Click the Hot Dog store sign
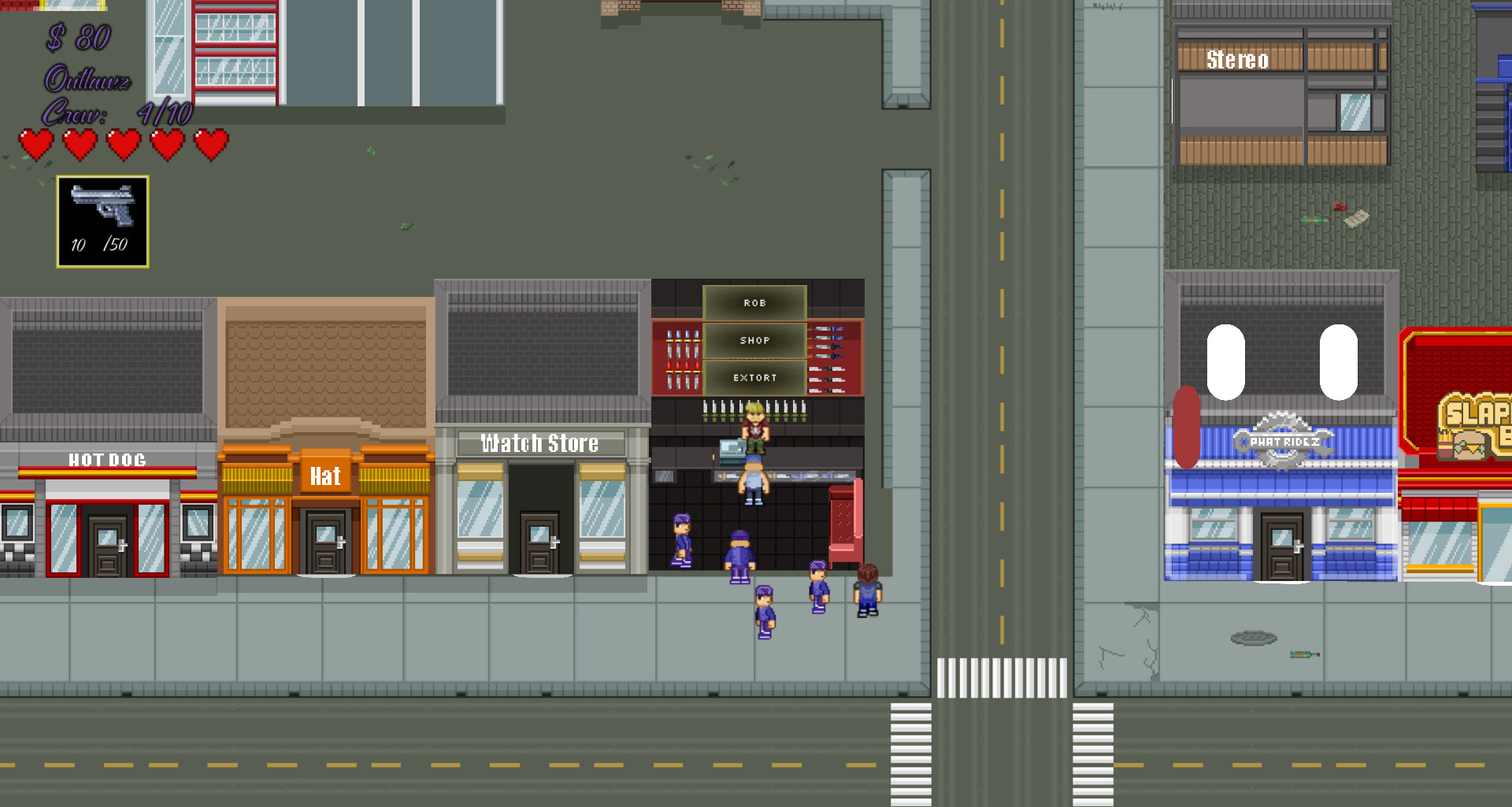This screenshot has width=1512, height=807. click(106, 460)
